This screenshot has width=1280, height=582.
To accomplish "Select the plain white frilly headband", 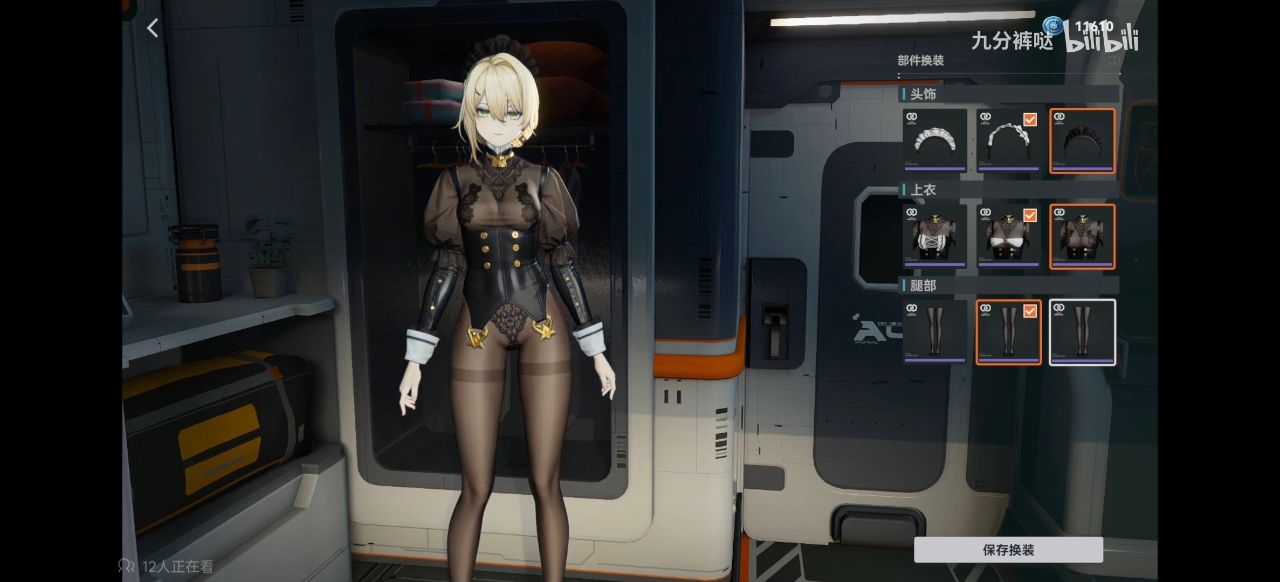I will pyautogui.click(x=935, y=140).
